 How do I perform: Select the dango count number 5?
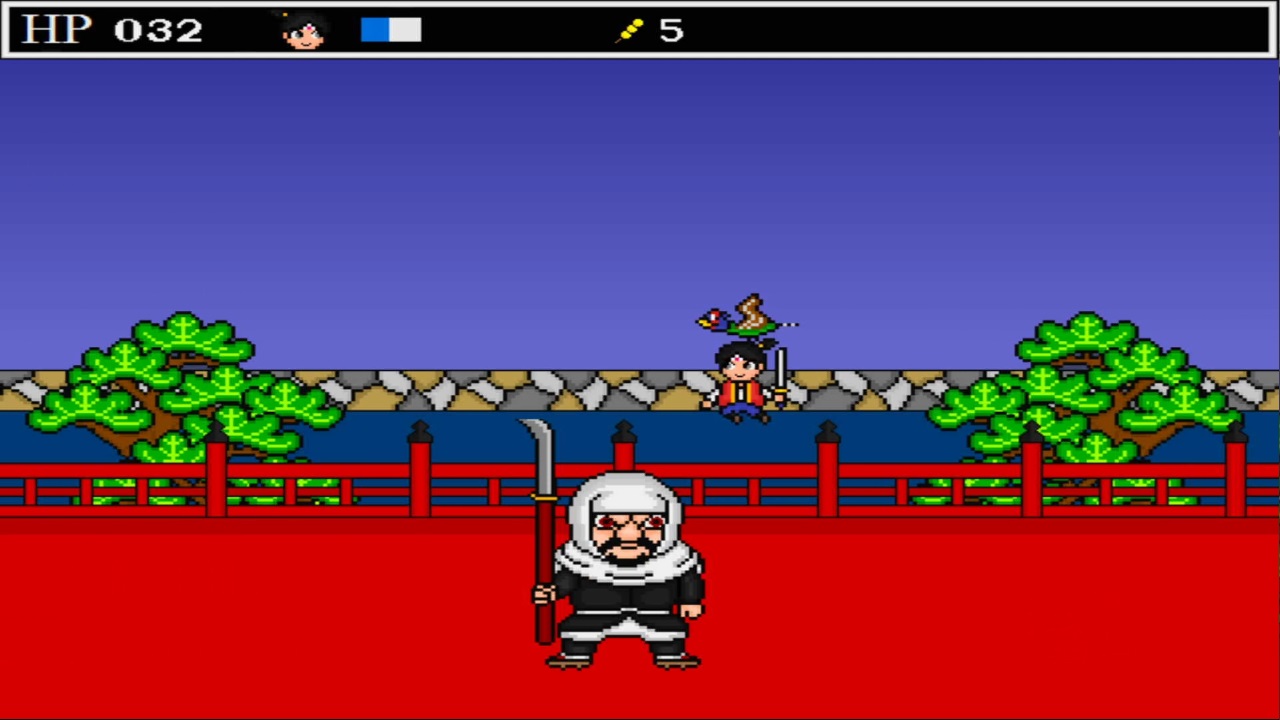click(x=671, y=31)
